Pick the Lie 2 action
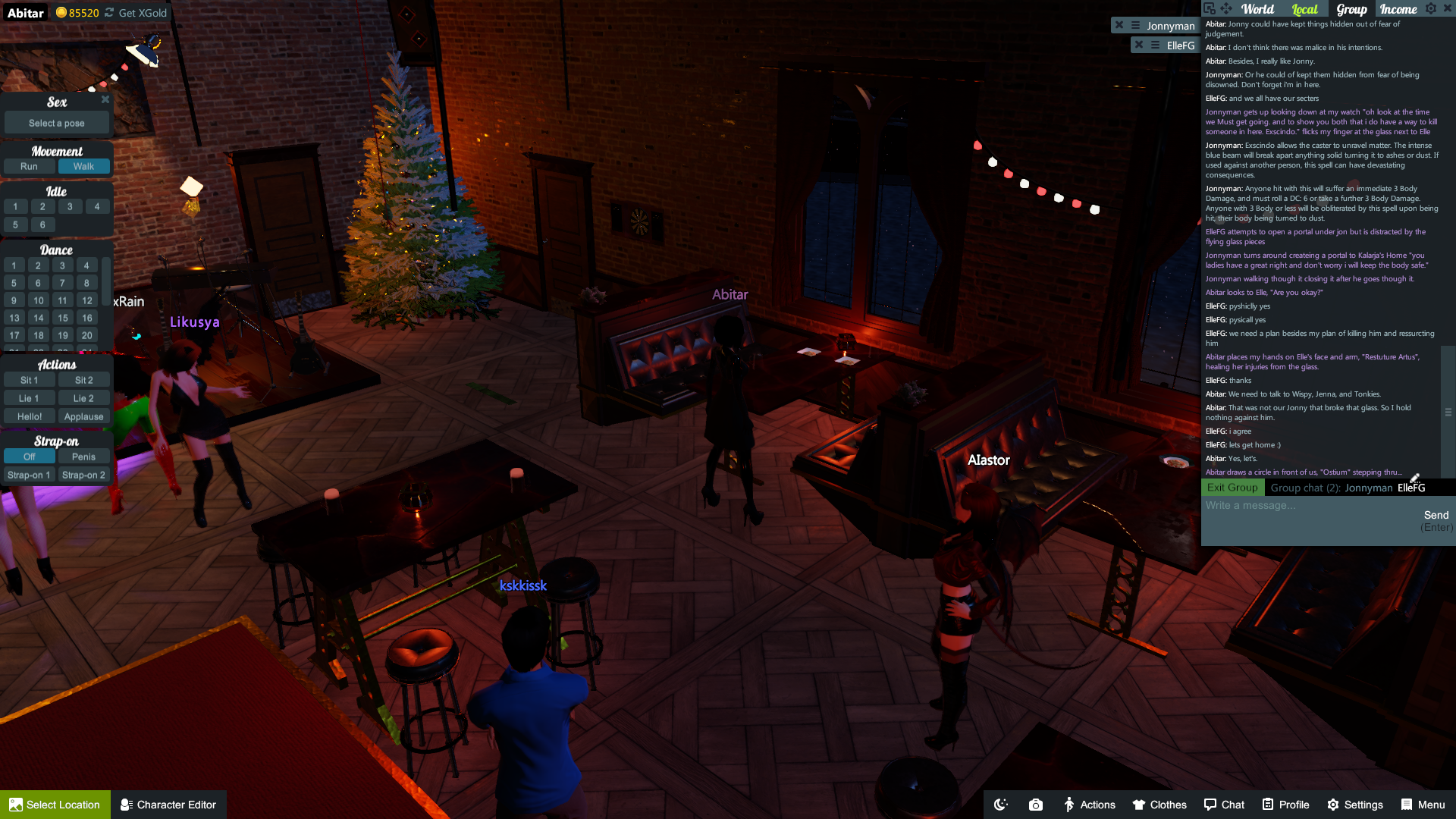The height and width of the screenshot is (819, 1456). click(x=83, y=398)
